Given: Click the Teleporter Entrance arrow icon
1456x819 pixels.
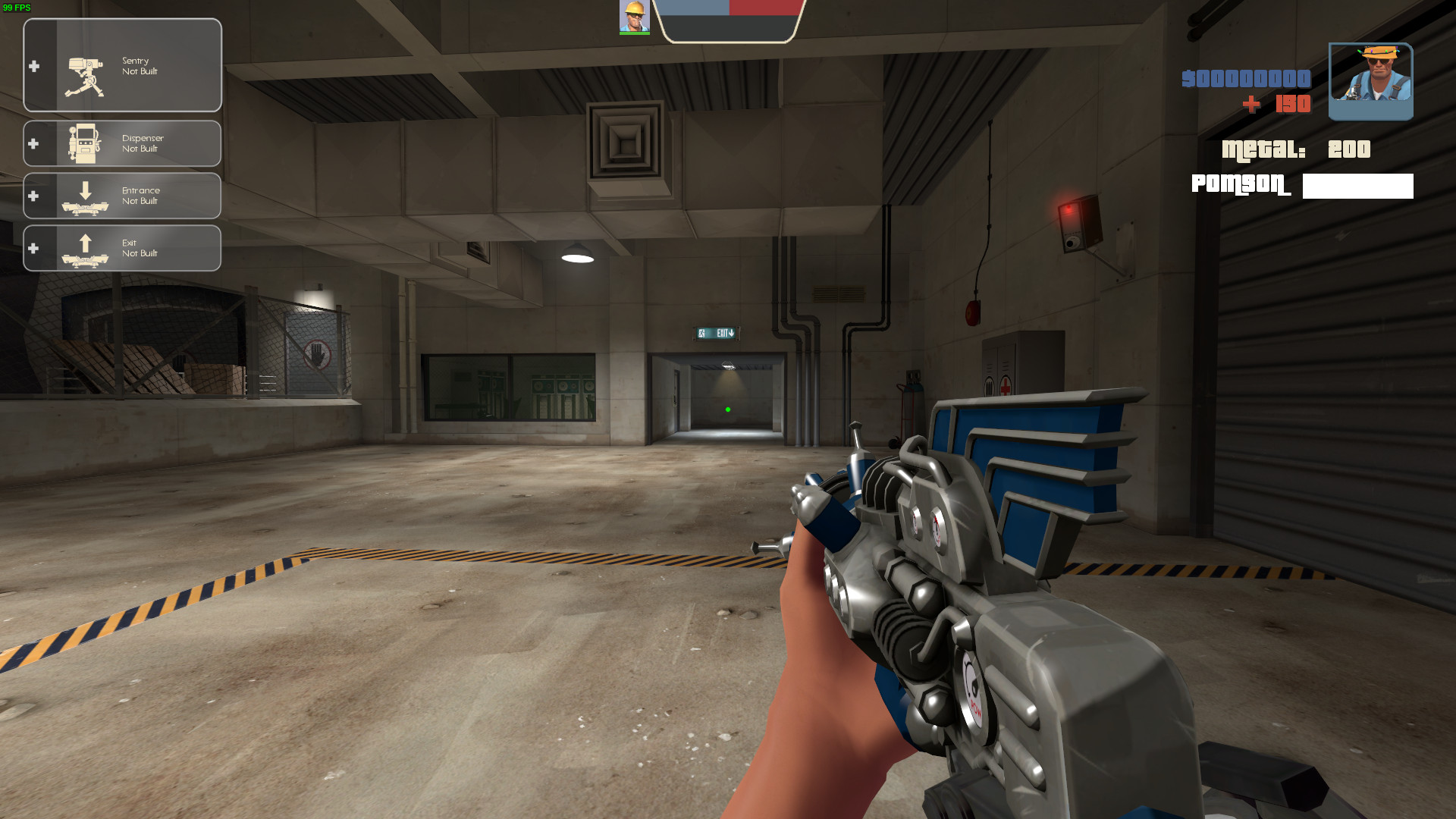Looking at the screenshot, I should (83, 195).
